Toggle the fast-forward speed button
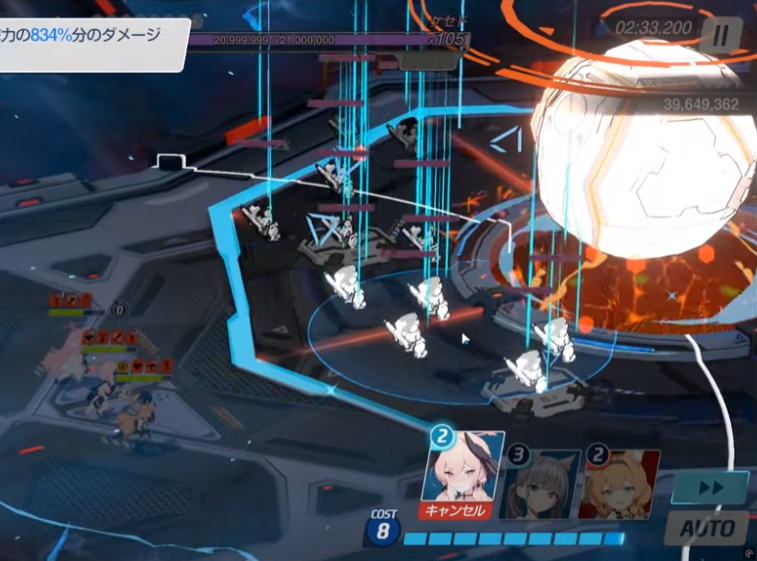Viewport: 757px width, 561px height. click(709, 489)
